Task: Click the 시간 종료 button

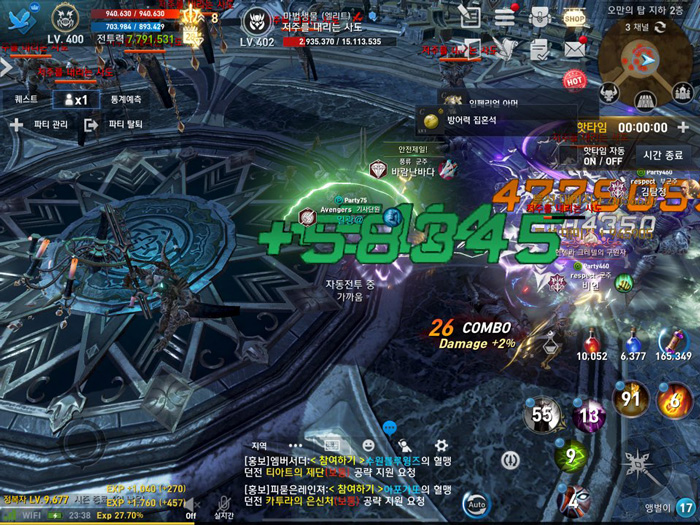Action: 662,155
